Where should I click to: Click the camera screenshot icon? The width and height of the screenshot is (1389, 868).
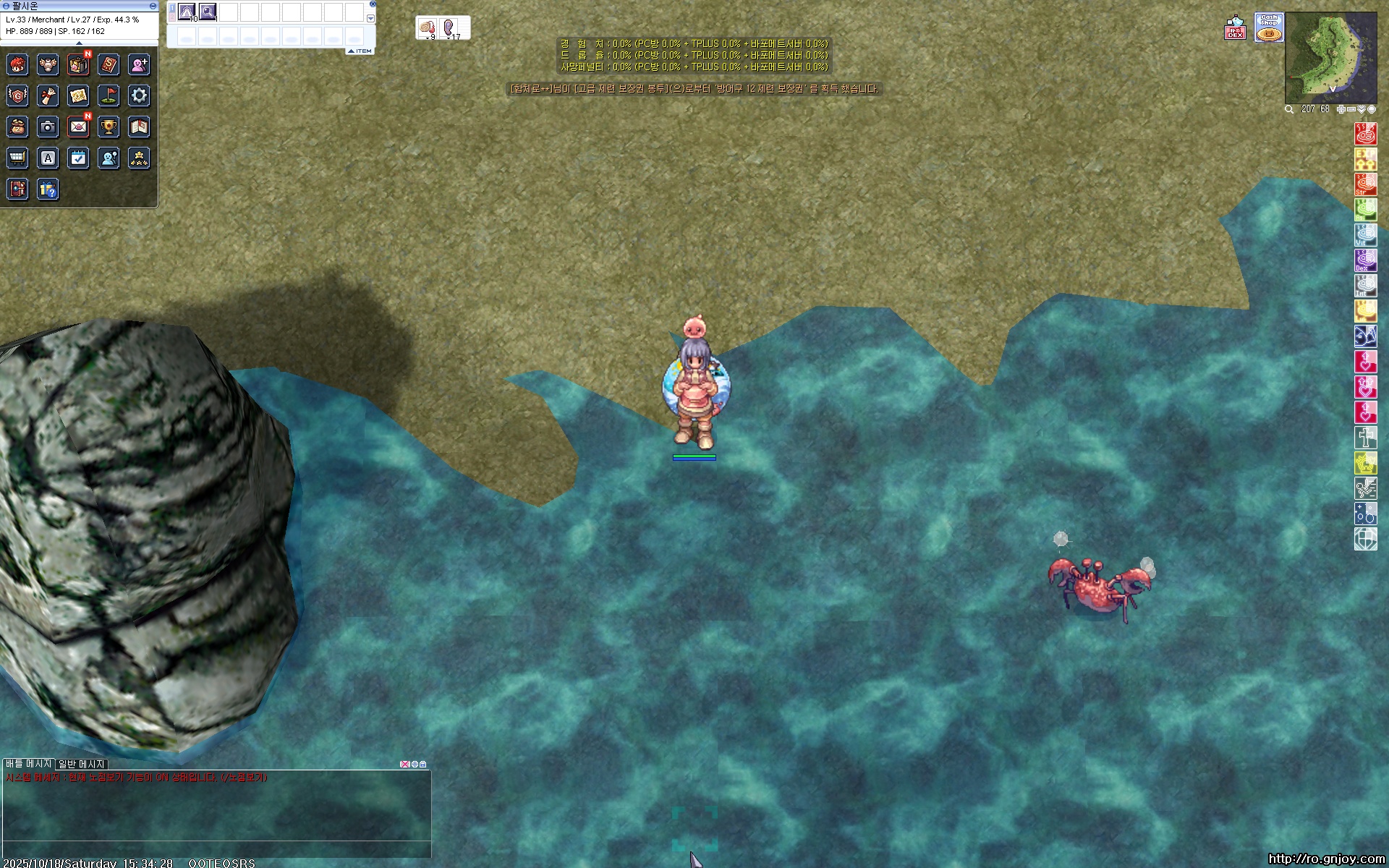48,127
